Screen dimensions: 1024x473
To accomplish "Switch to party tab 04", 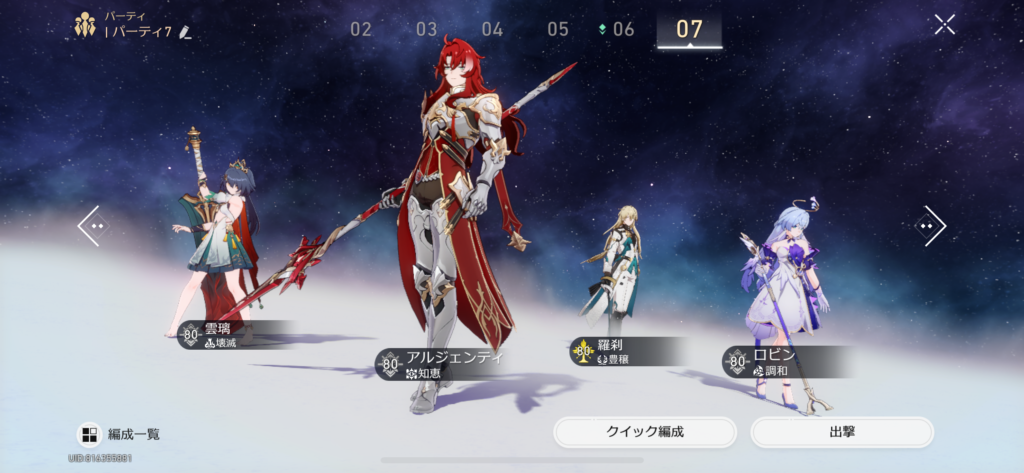I will (492, 29).
